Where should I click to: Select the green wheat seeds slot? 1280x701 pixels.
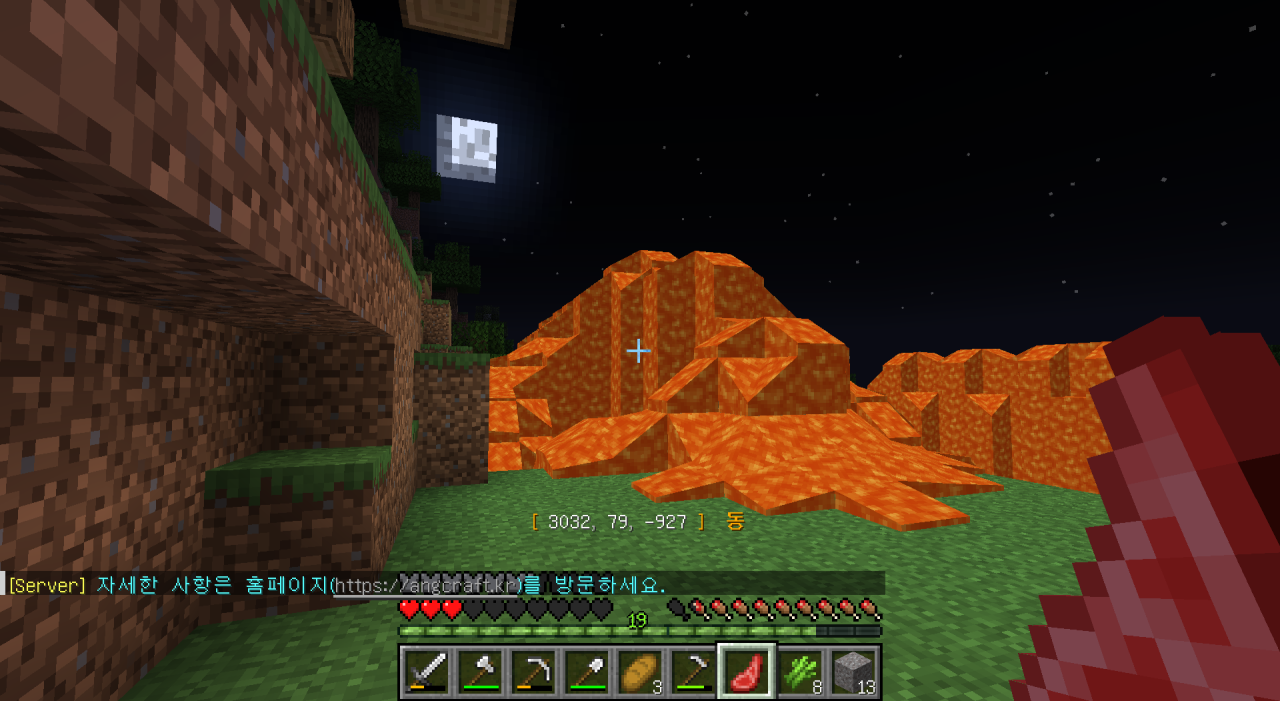(800, 672)
